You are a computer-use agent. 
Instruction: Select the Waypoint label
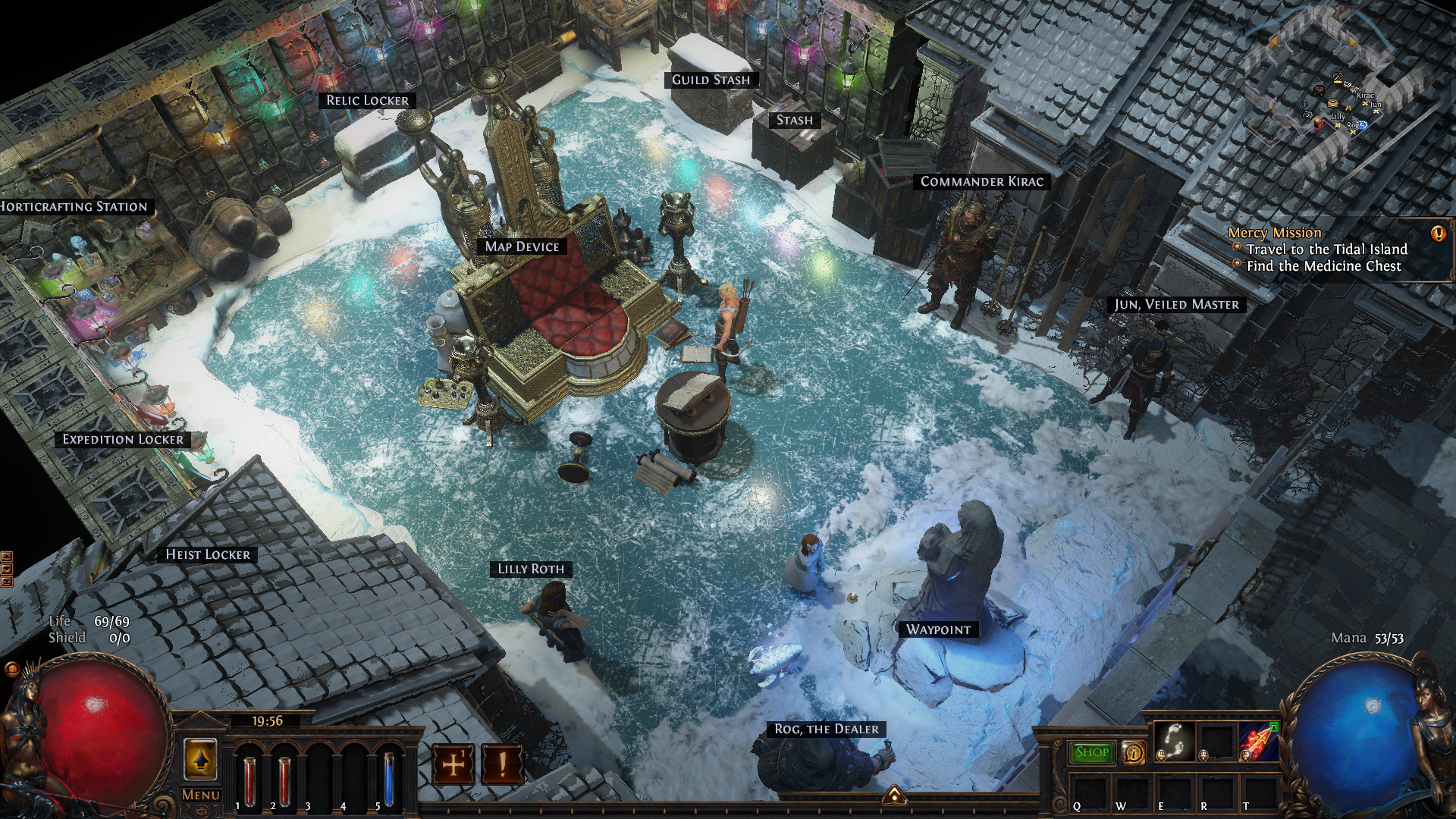938,629
